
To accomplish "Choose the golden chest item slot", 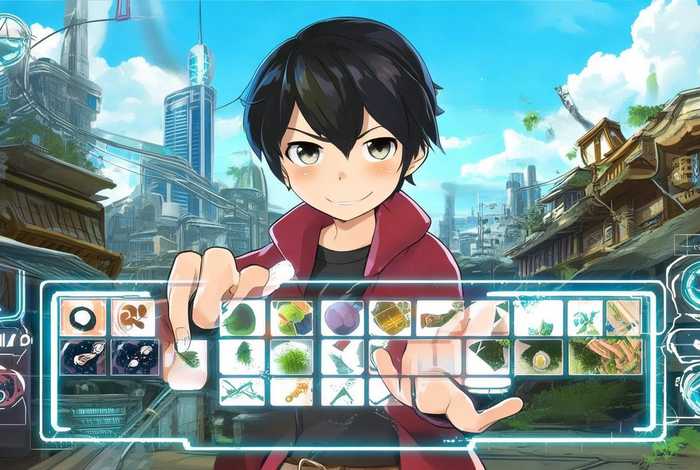I will click(x=390, y=318).
